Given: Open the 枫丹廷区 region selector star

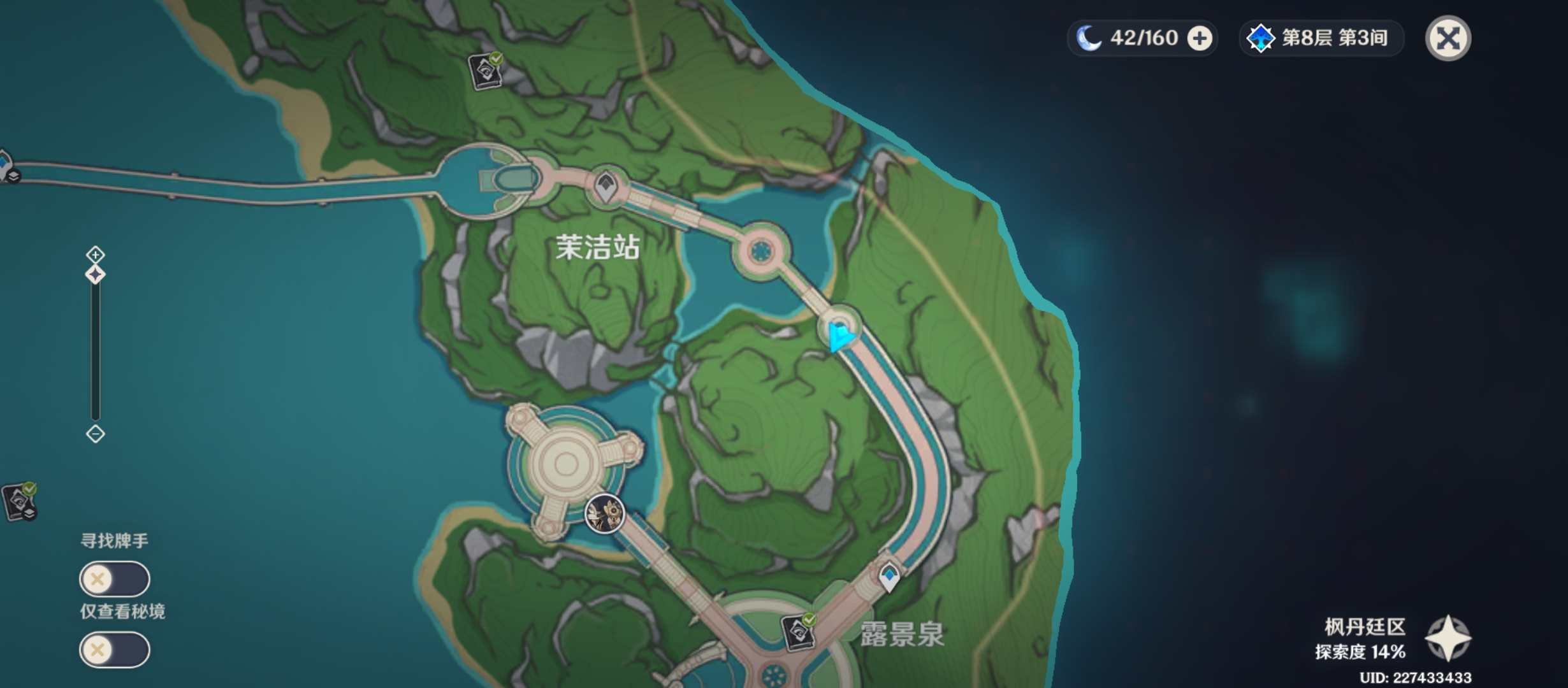Looking at the screenshot, I should [1448, 638].
